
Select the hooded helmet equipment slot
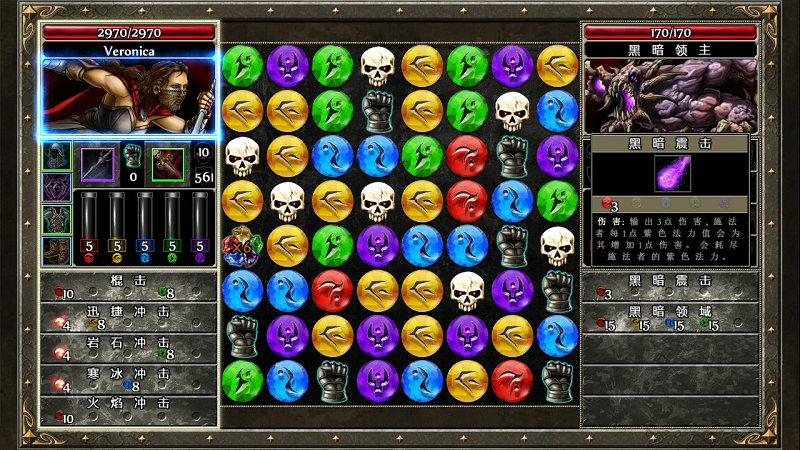tap(56, 157)
